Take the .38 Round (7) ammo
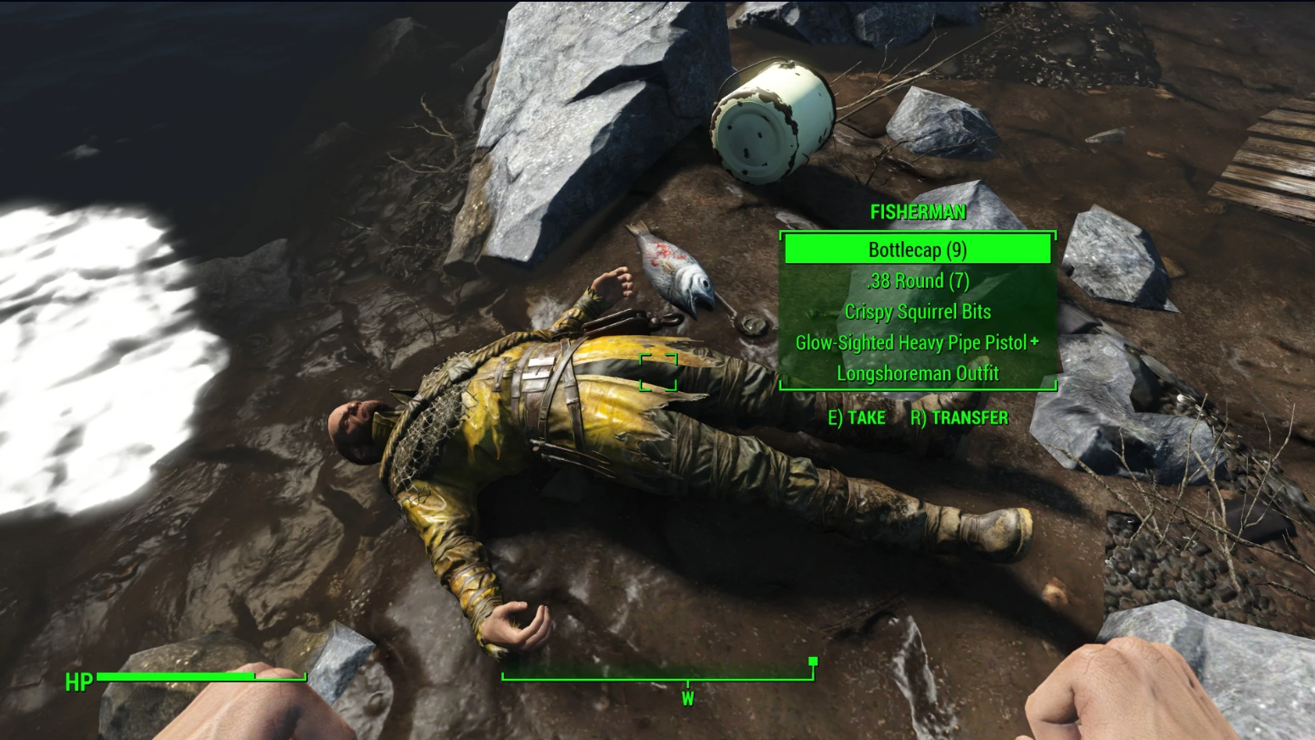This screenshot has height=740, width=1315. coord(917,281)
